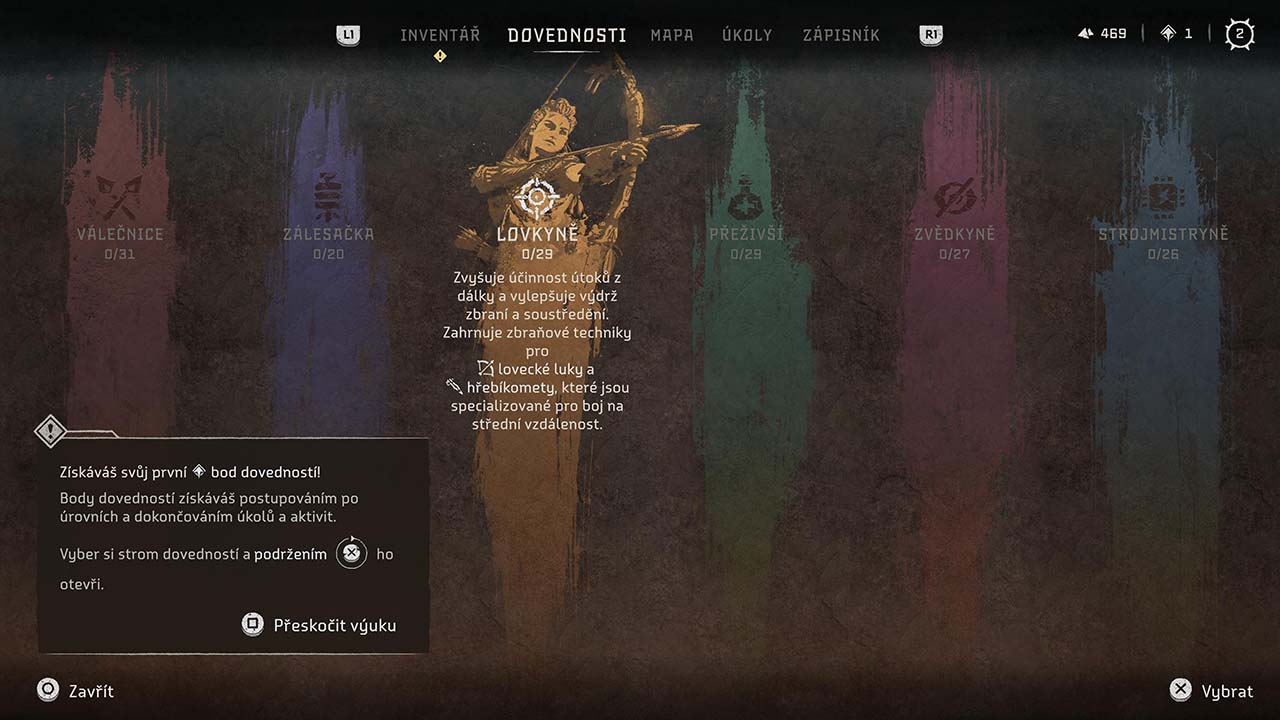Open the Zápisník tab

pos(841,35)
